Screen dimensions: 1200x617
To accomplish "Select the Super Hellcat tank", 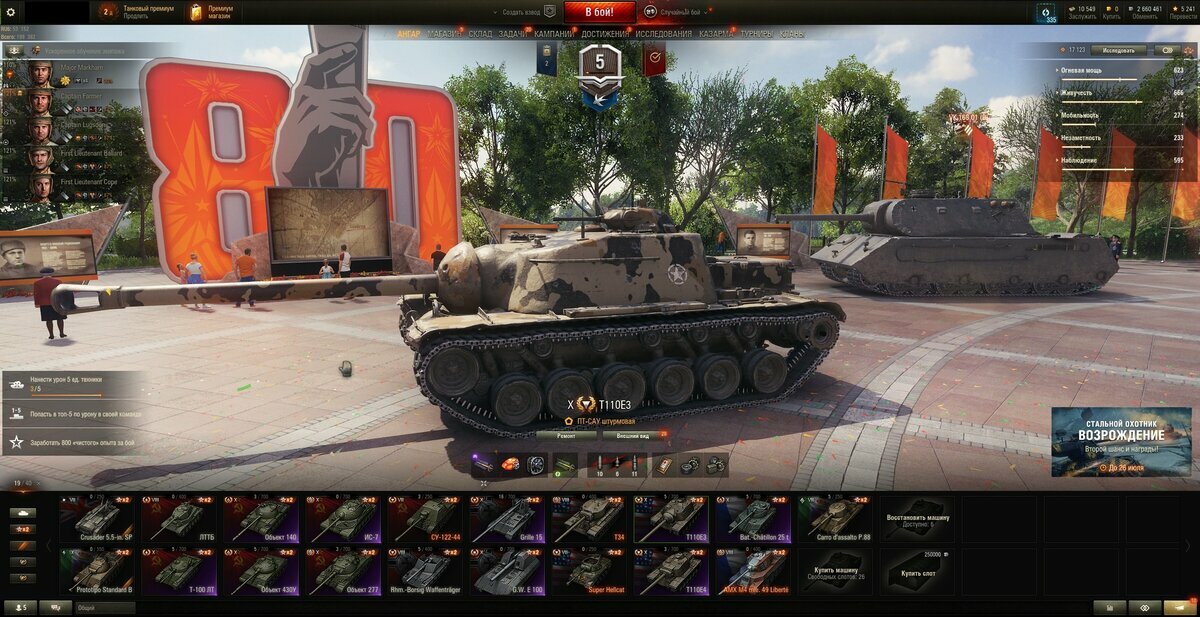I will (x=589, y=571).
